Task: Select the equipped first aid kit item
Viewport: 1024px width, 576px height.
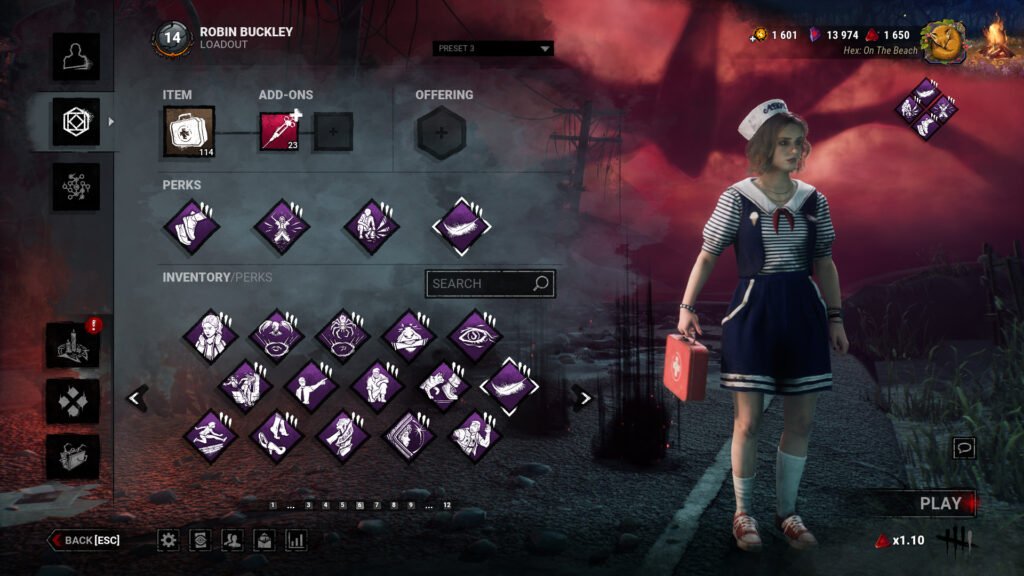Action: pos(189,131)
